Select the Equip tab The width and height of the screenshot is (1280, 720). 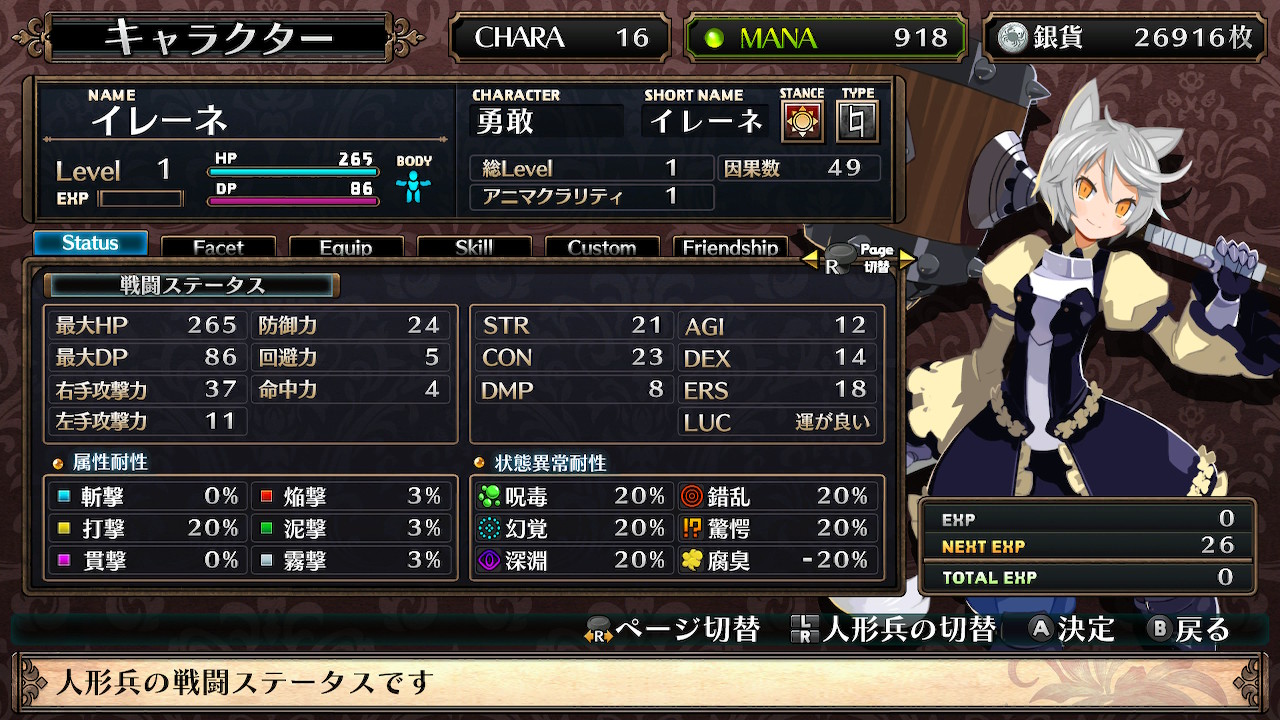tap(346, 247)
